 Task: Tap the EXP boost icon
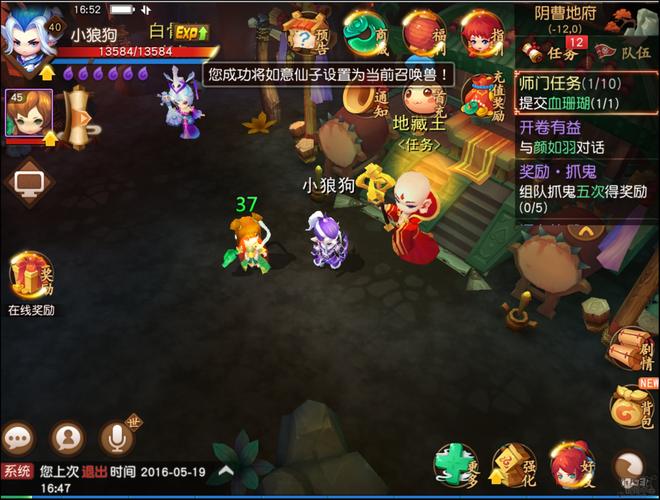(x=191, y=33)
